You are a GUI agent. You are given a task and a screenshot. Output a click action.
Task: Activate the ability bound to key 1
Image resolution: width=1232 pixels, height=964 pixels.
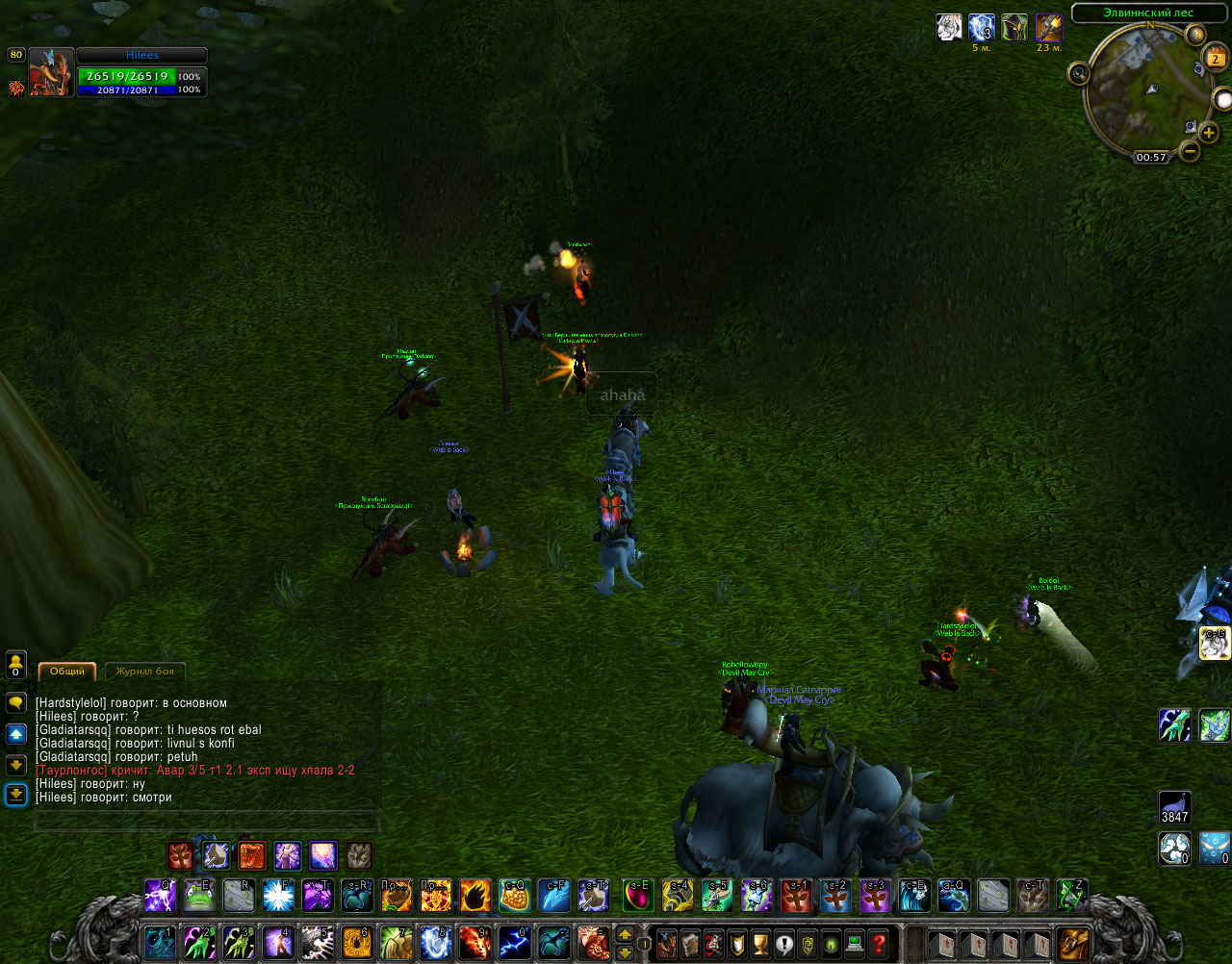tap(160, 943)
